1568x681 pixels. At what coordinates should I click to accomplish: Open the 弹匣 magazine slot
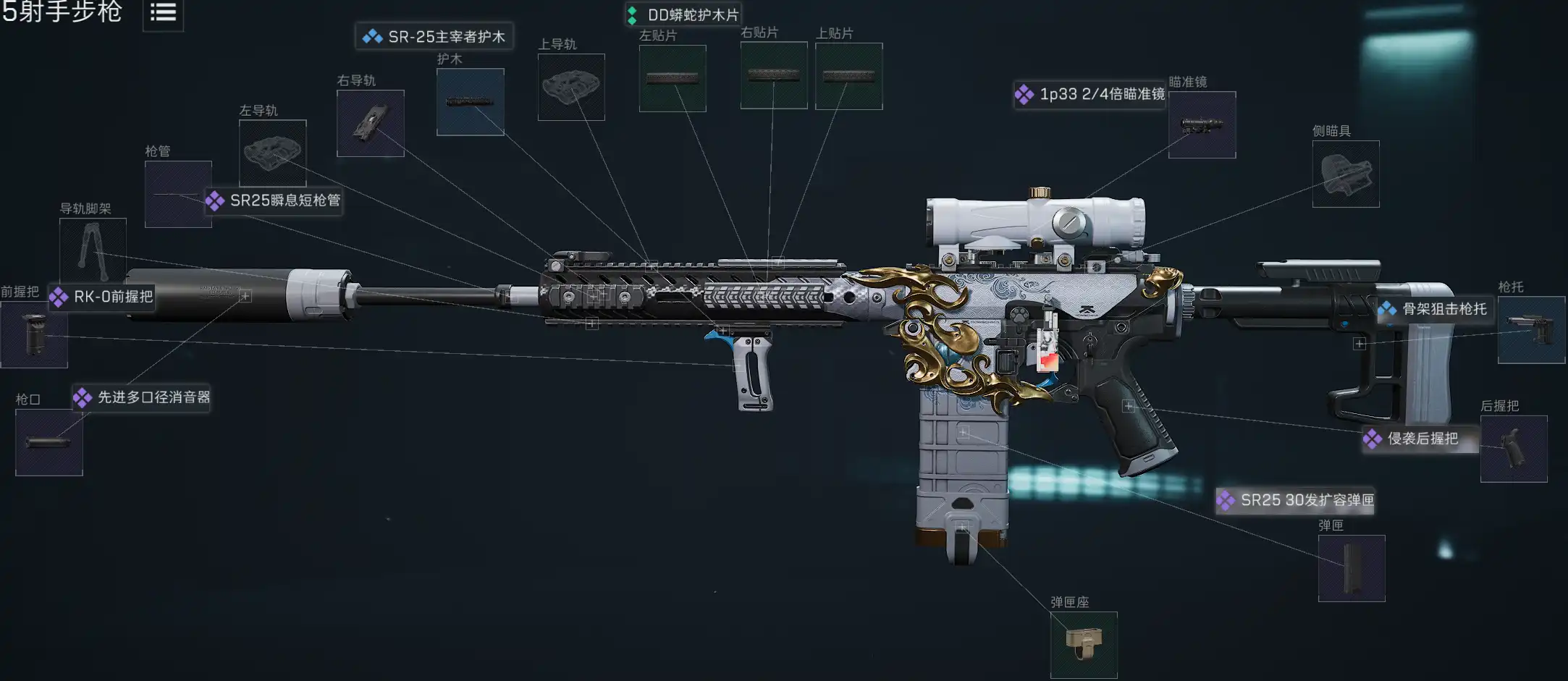click(x=1351, y=568)
